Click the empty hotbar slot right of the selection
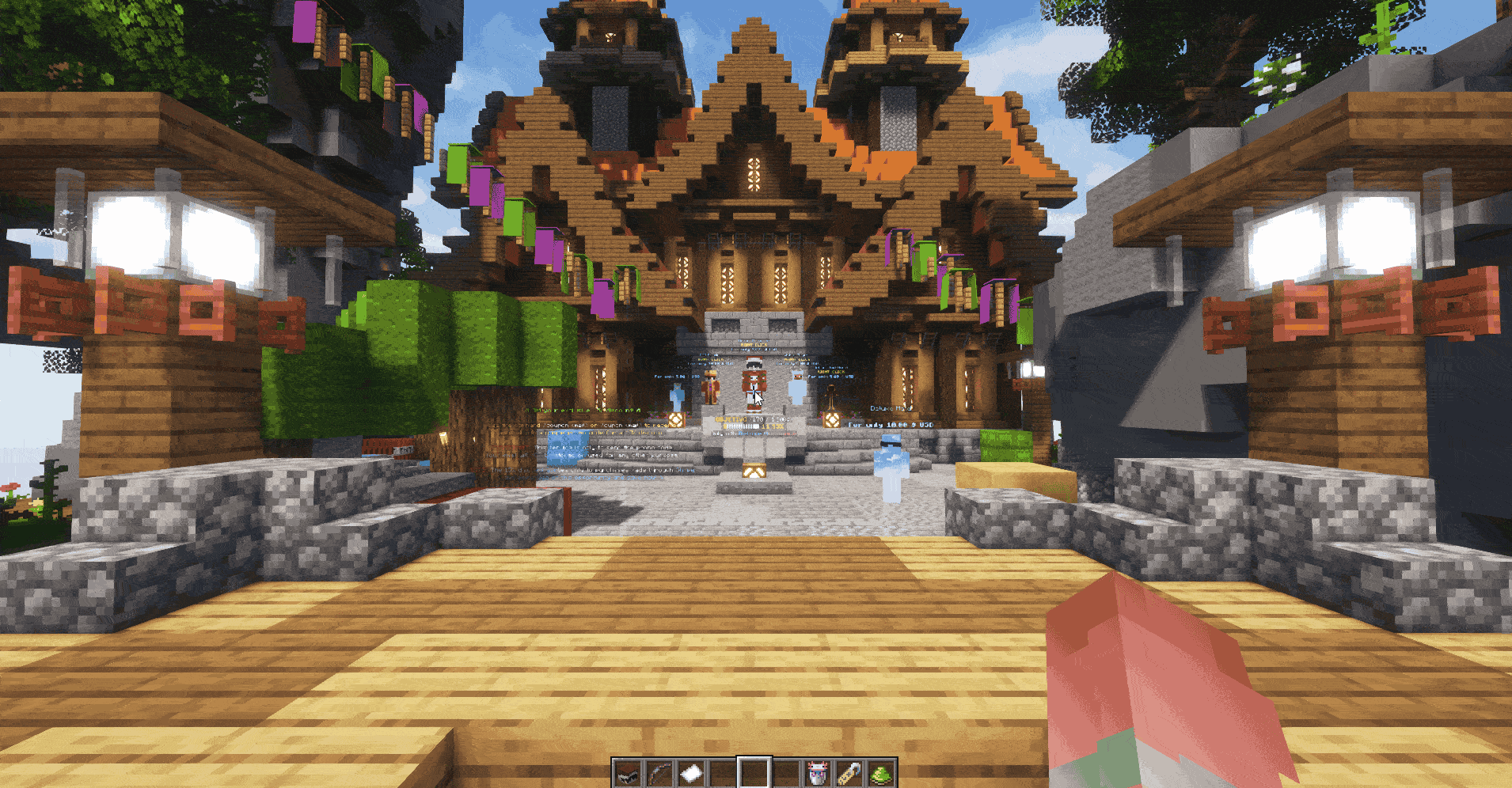 pyautogui.click(x=788, y=772)
